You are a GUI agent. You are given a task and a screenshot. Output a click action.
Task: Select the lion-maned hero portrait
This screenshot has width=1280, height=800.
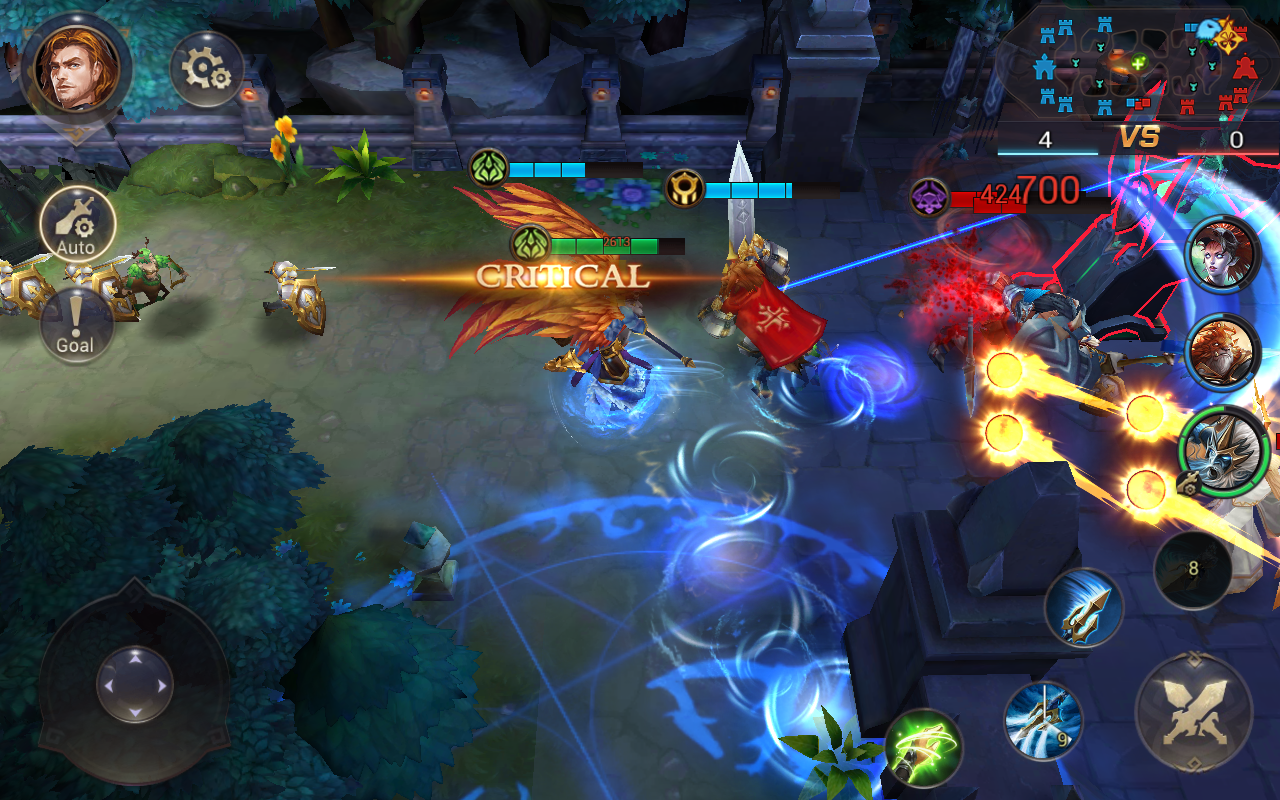pyautogui.click(x=1222, y=352)
